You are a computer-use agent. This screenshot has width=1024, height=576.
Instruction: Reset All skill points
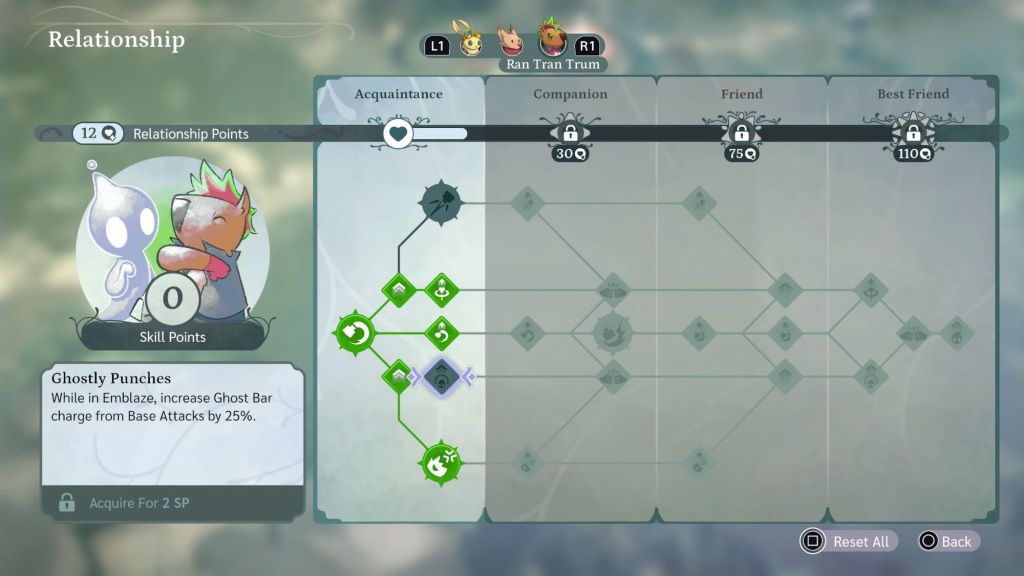point(848,541)
